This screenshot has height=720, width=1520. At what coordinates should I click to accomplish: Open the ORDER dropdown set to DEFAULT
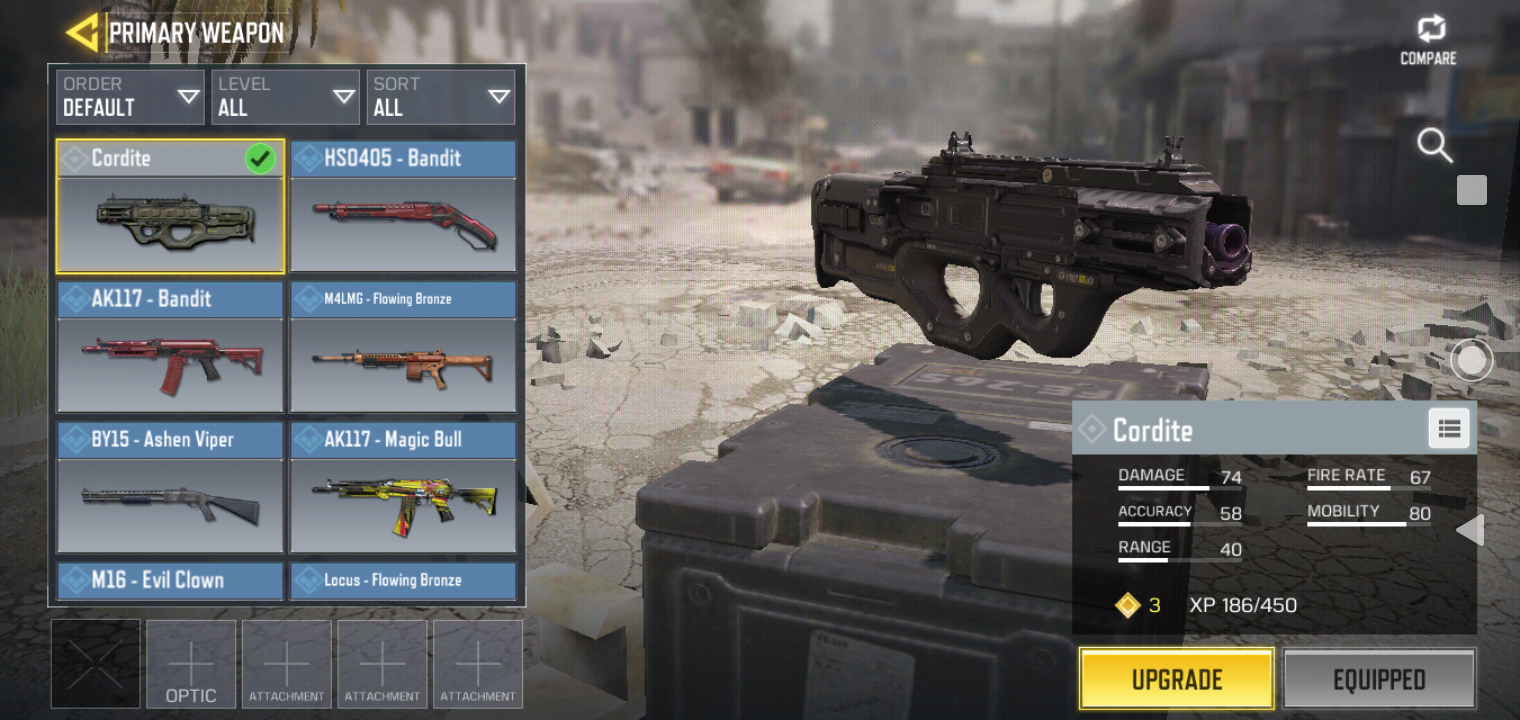click(130, 96)
